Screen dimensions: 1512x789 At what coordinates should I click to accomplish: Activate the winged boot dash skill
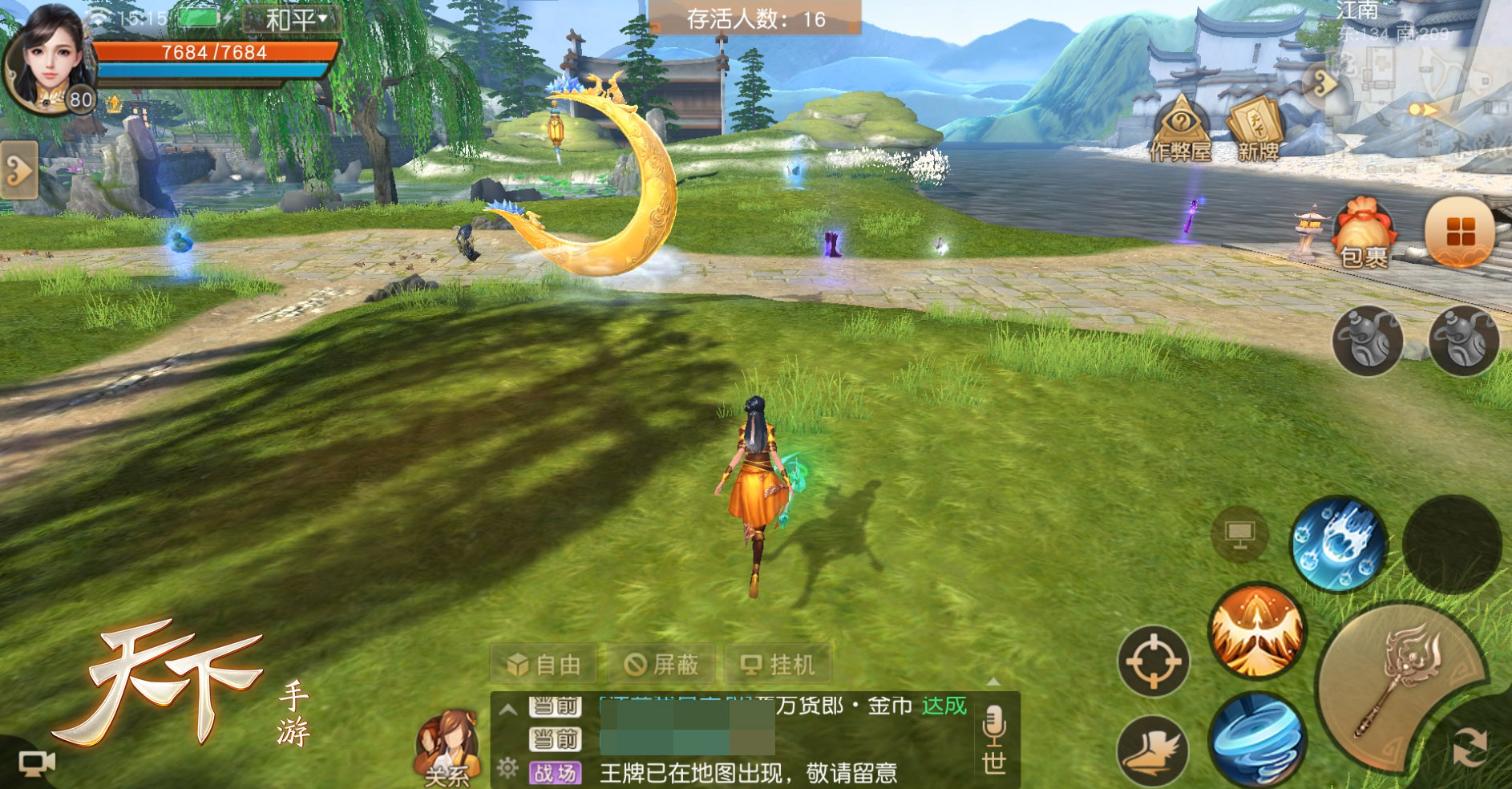click(x=1153, y=752)
